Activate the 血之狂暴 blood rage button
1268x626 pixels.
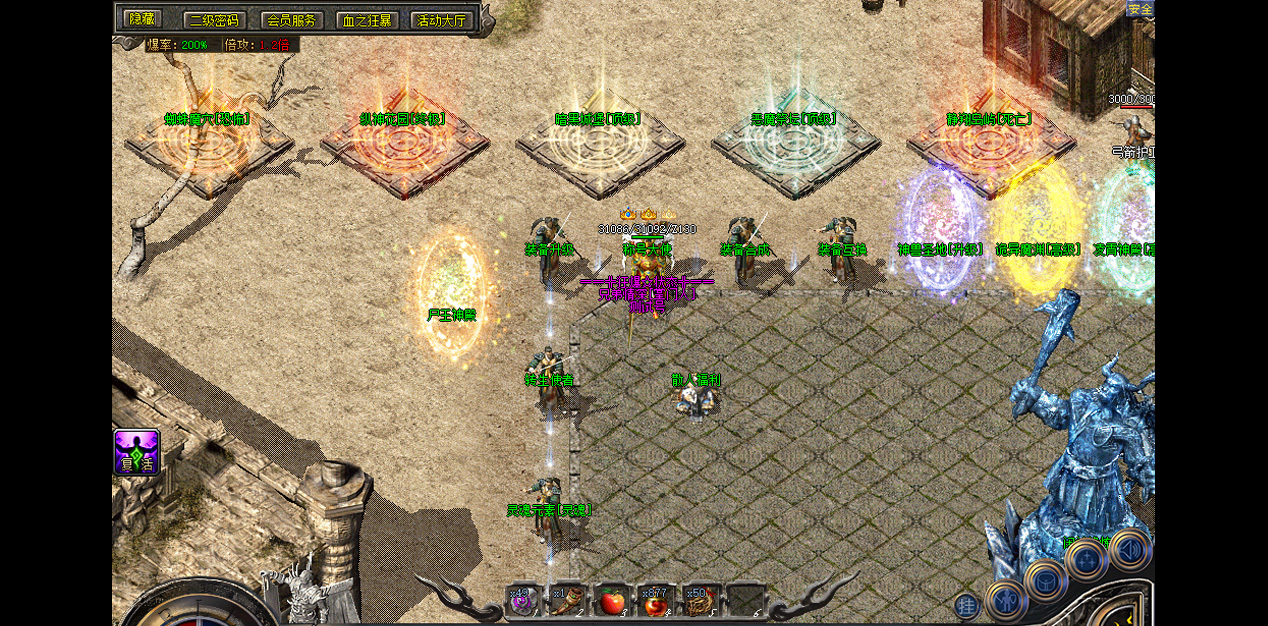pyautogui.click(x=366, y=20)
